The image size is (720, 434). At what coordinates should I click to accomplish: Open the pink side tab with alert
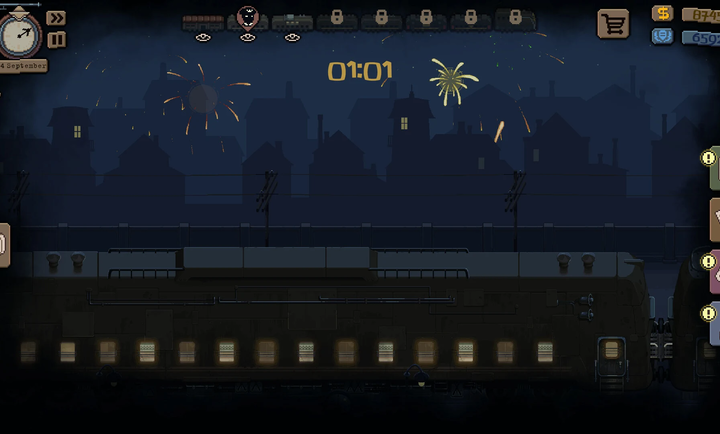point(713,271)
